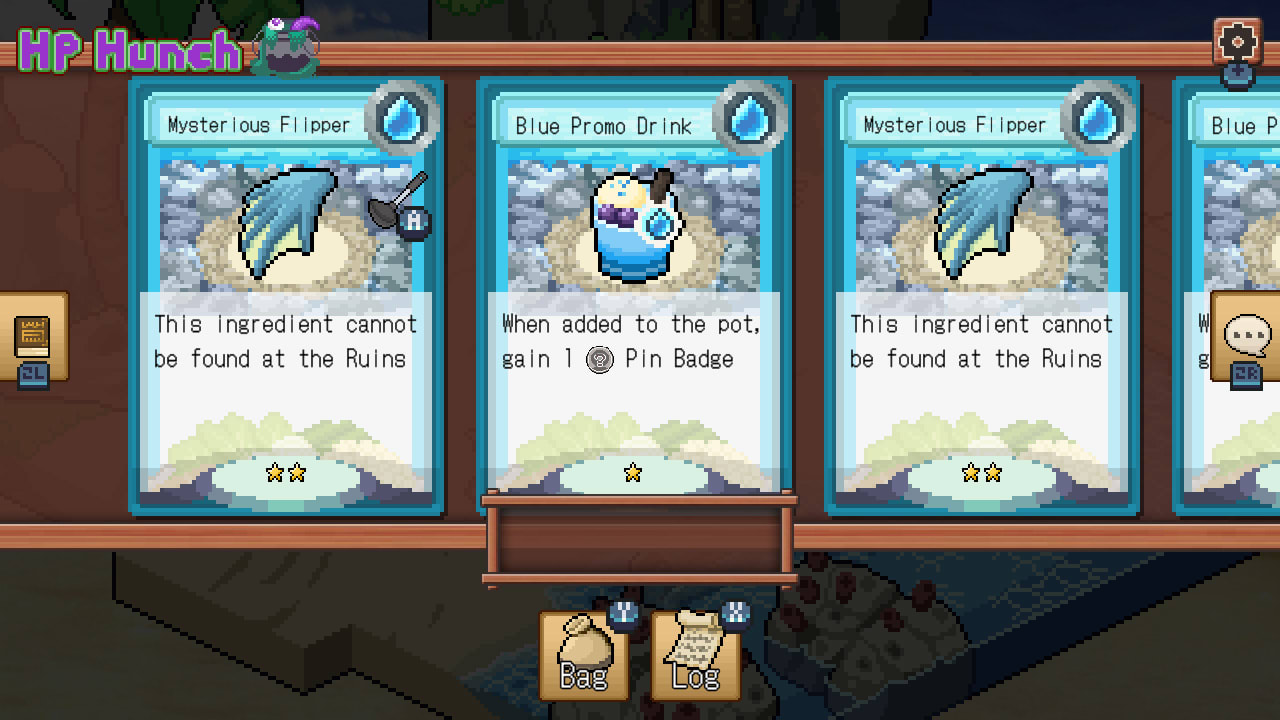1280x720 pixels.
Task: Open the settings gear menu
Action: (1237, 42)
